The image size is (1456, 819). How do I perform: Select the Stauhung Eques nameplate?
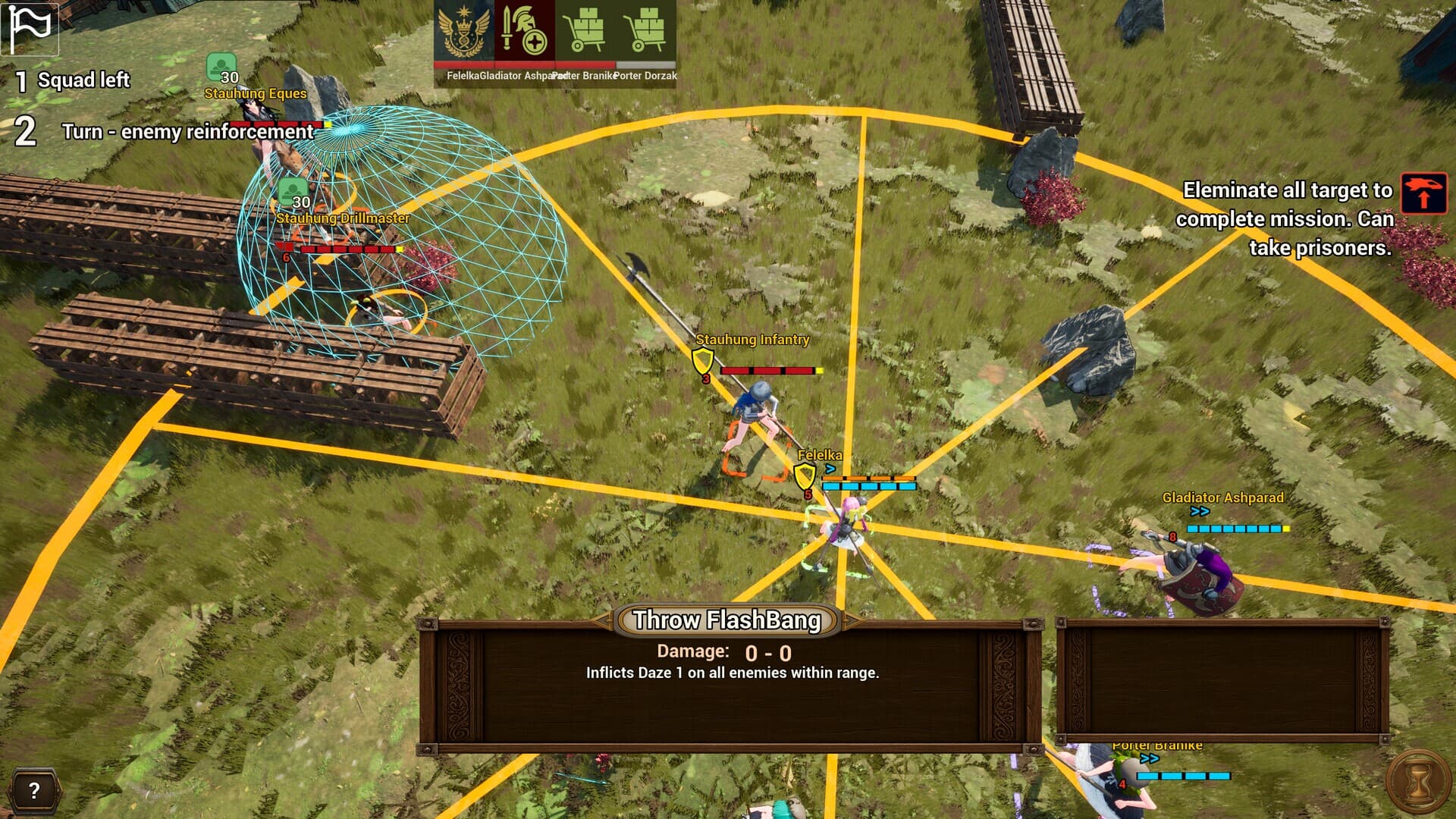click(x=256, y=94)
